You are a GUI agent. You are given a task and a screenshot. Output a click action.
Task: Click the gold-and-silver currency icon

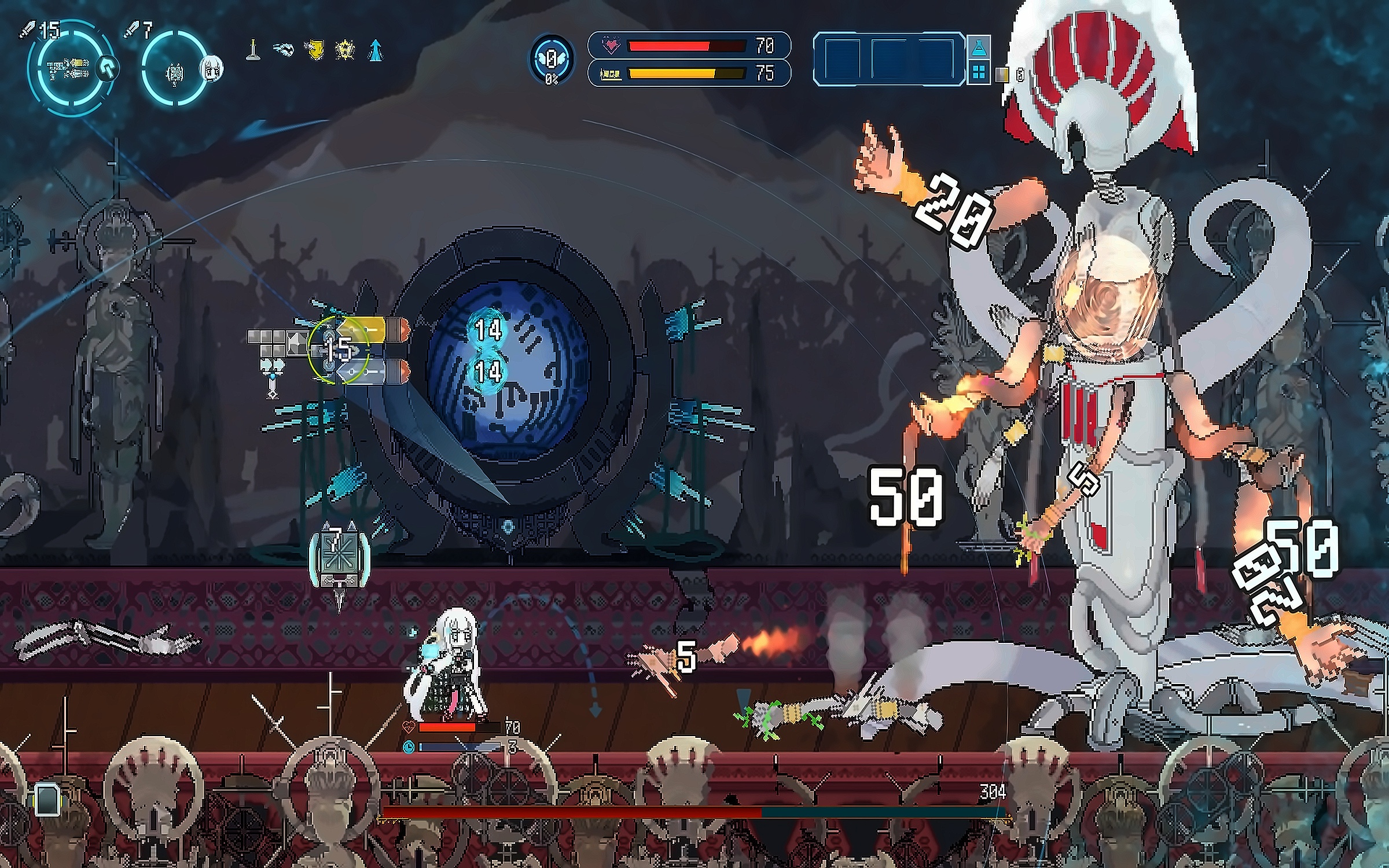pos(1003,74)
